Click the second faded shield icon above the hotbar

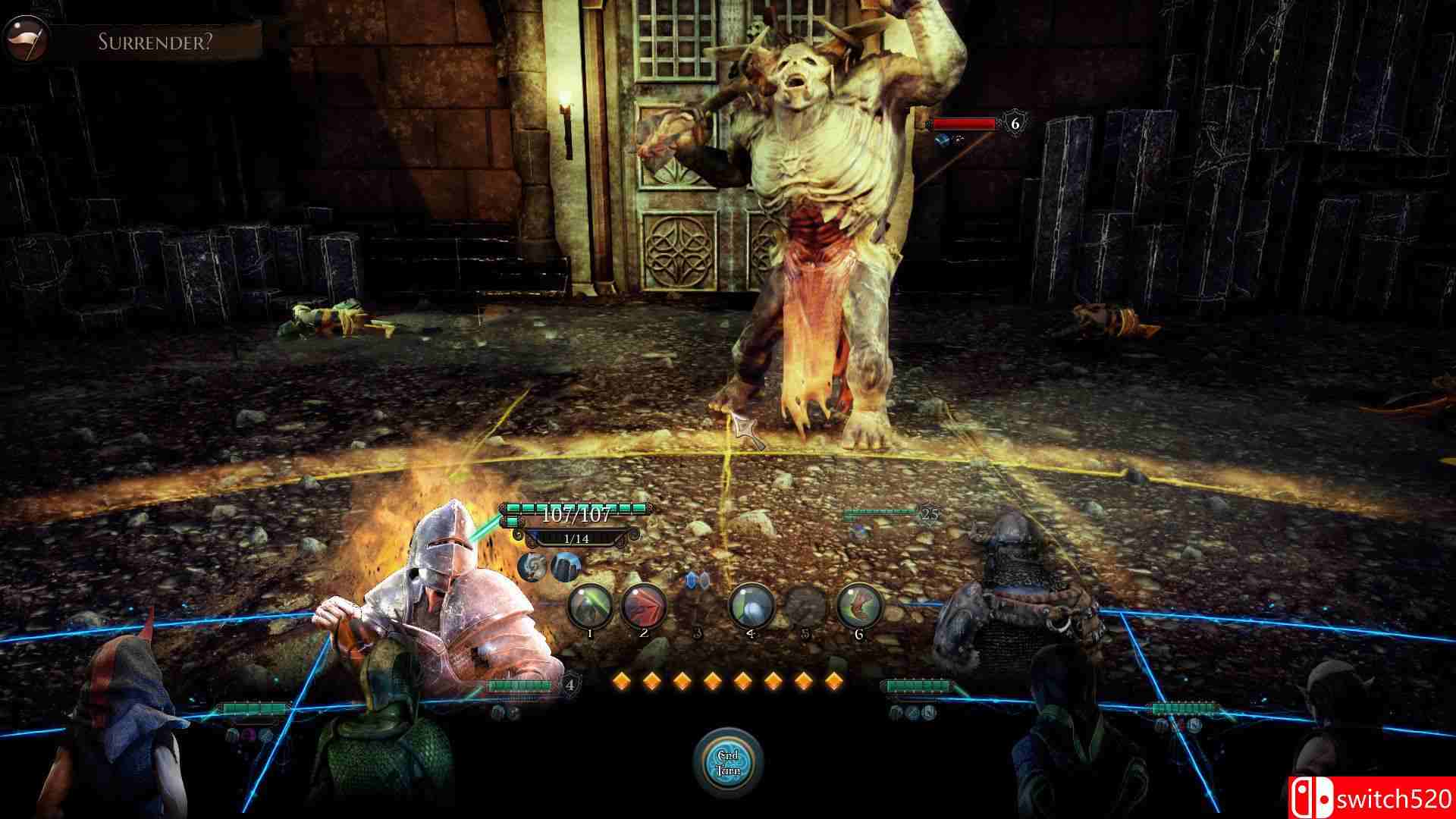[x=703, y=581]
